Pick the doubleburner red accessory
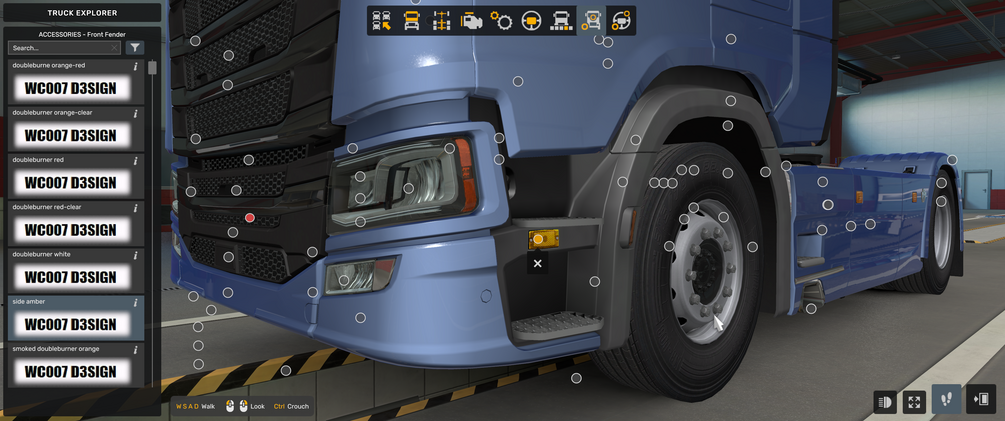Viewport: 1005px width, 421px height. click(x=71, y=183)
